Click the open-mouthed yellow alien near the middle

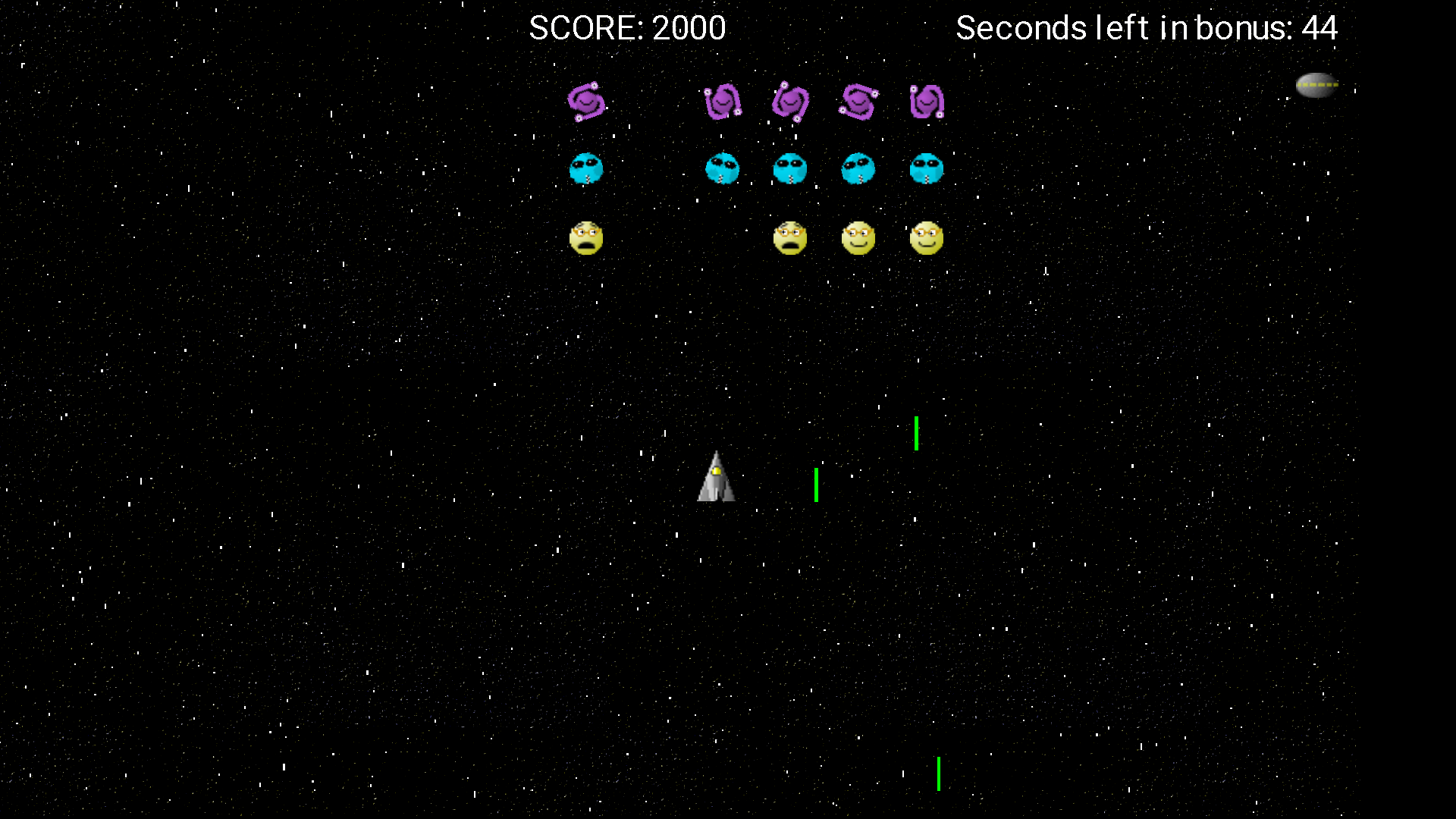tap(791, 238)
